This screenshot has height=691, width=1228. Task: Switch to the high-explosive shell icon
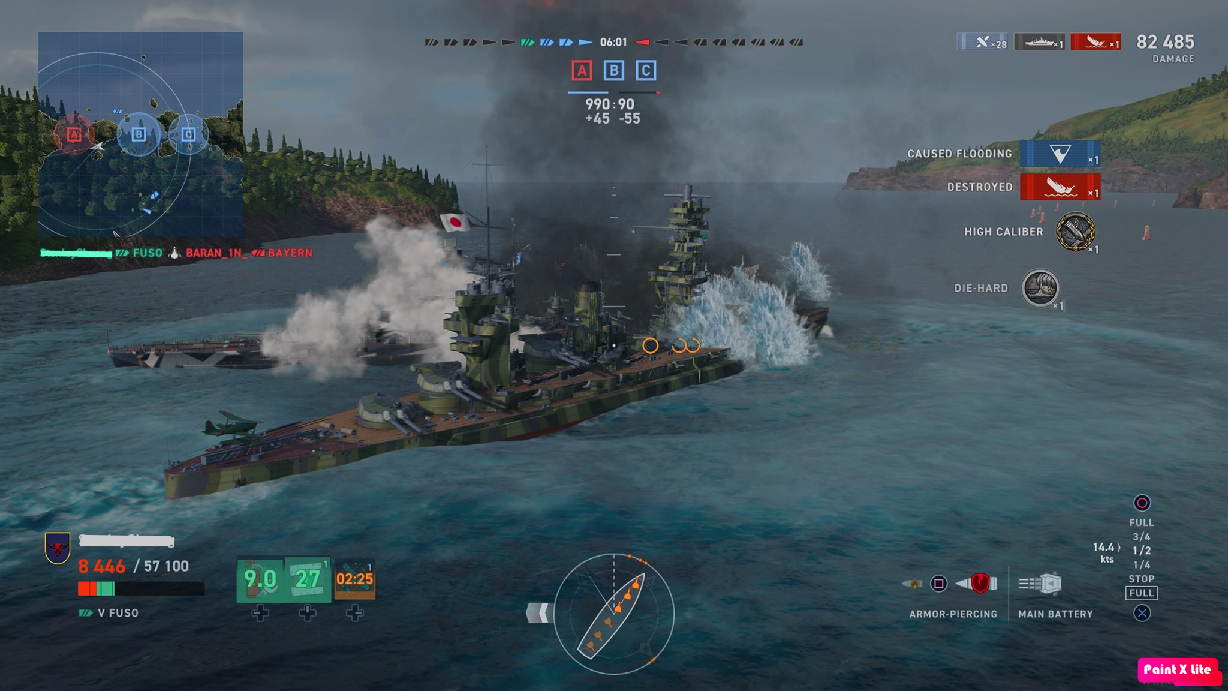[913, 583]
